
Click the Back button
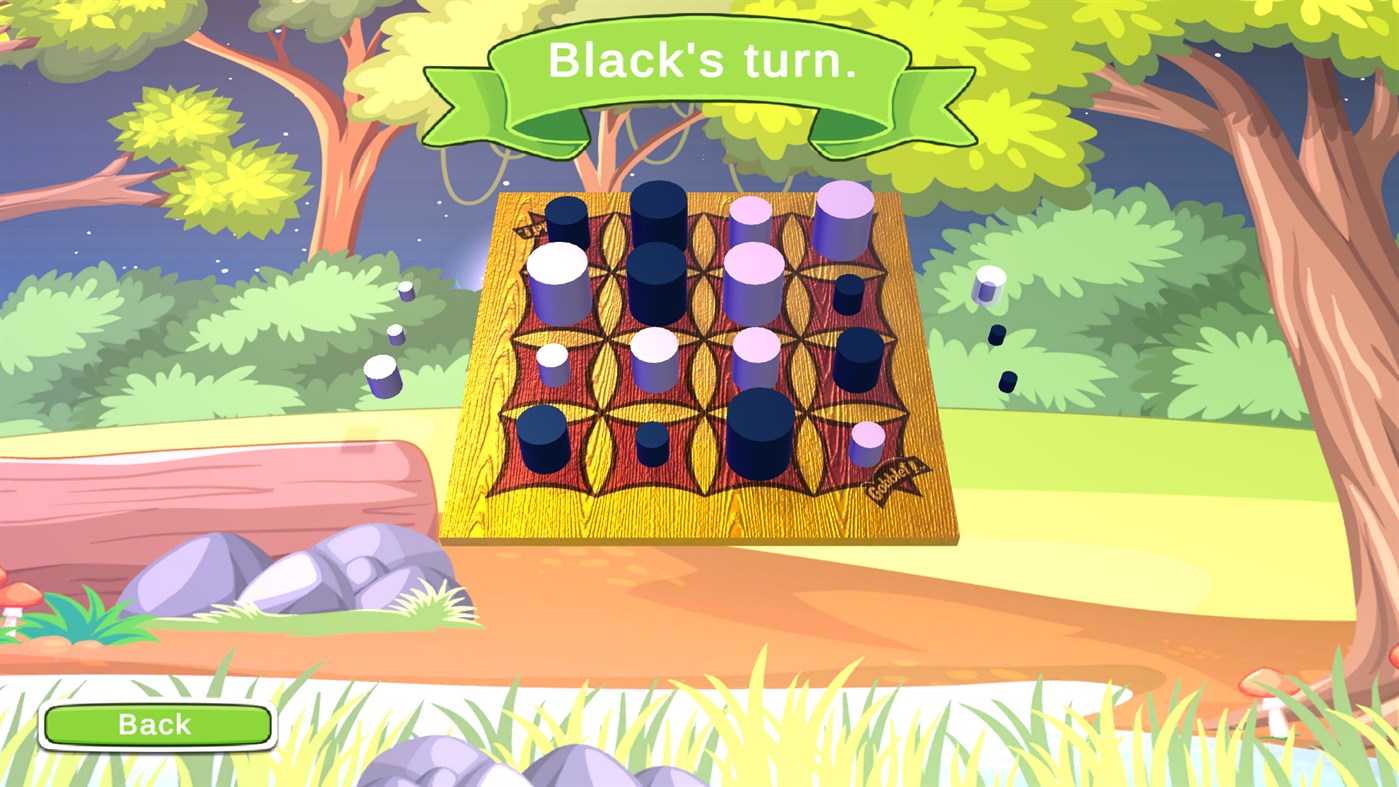(156, 723)
